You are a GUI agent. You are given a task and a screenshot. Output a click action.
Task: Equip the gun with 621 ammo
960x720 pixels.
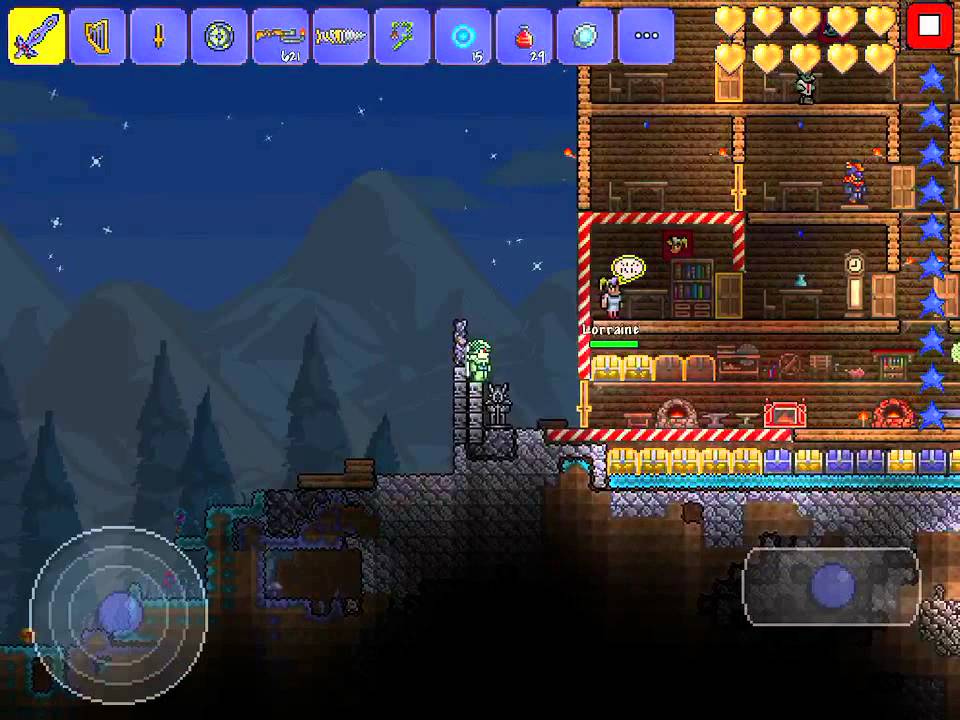click(280, 36)
